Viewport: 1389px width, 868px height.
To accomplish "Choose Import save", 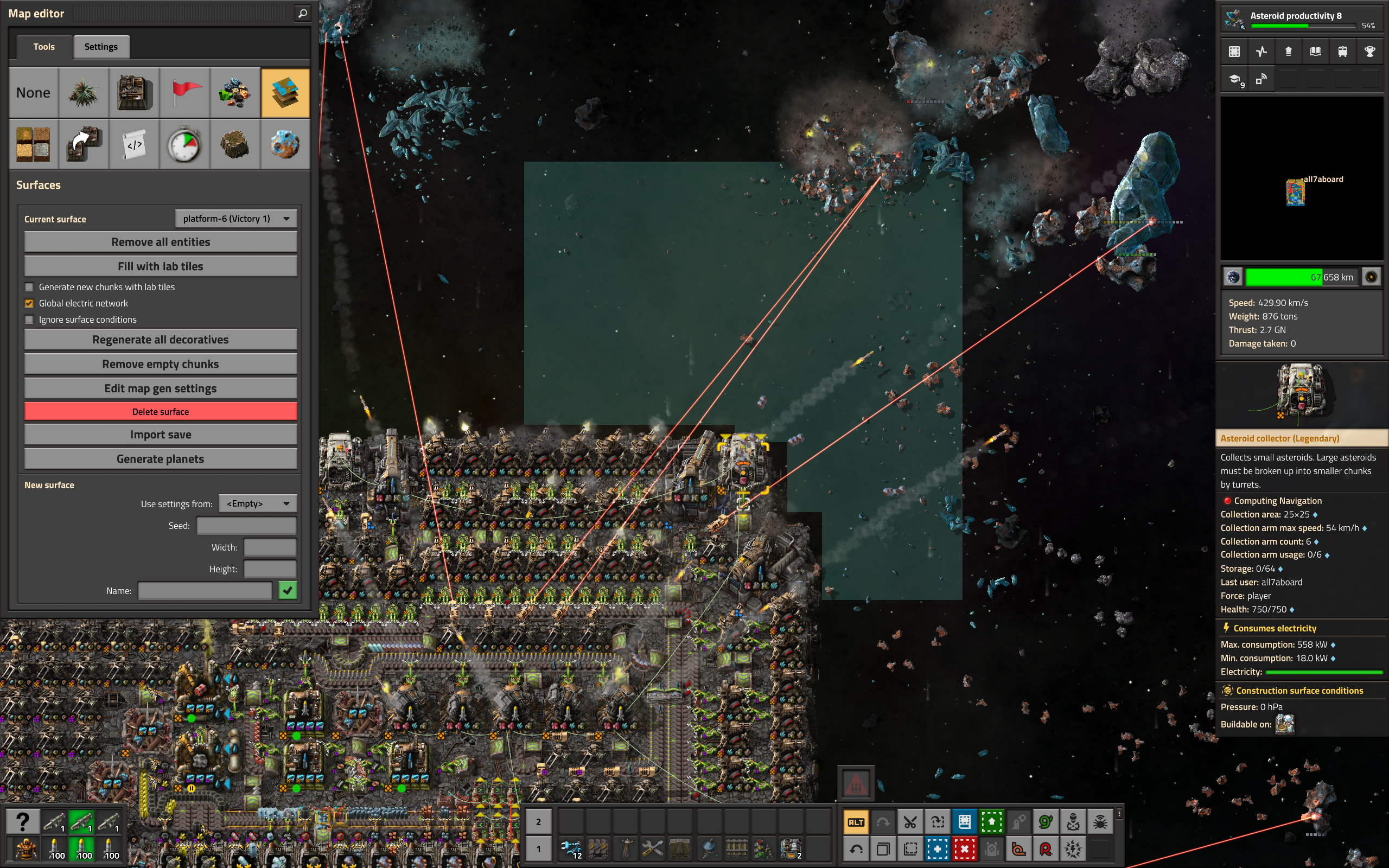I will [x=160, y=435].
